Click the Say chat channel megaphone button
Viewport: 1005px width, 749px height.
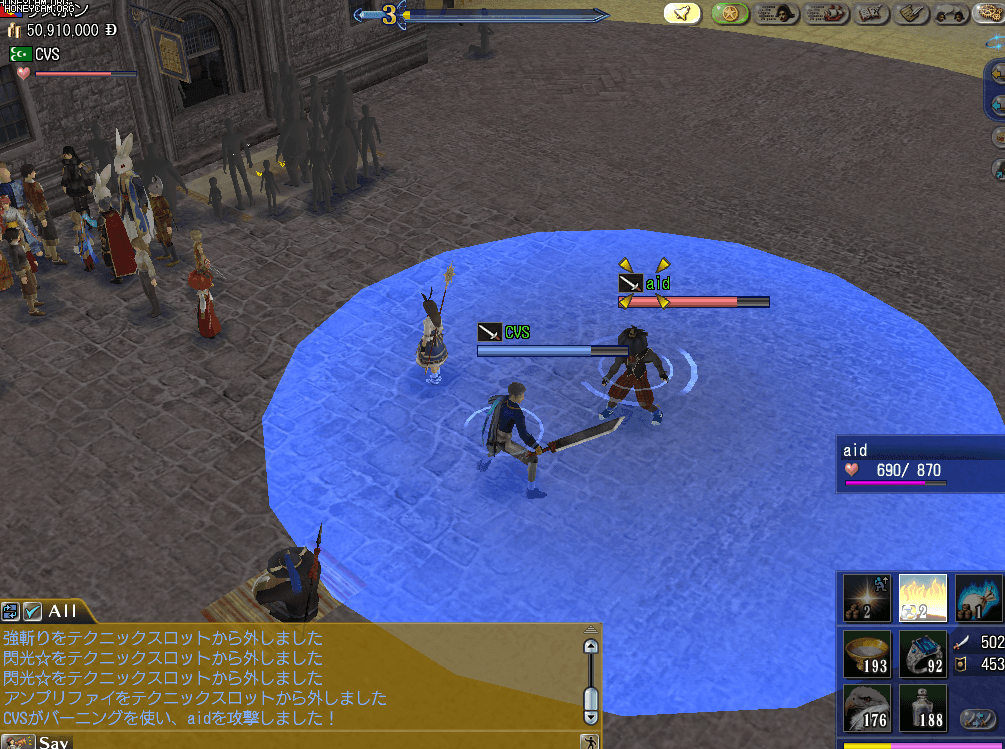pos(20,742)
